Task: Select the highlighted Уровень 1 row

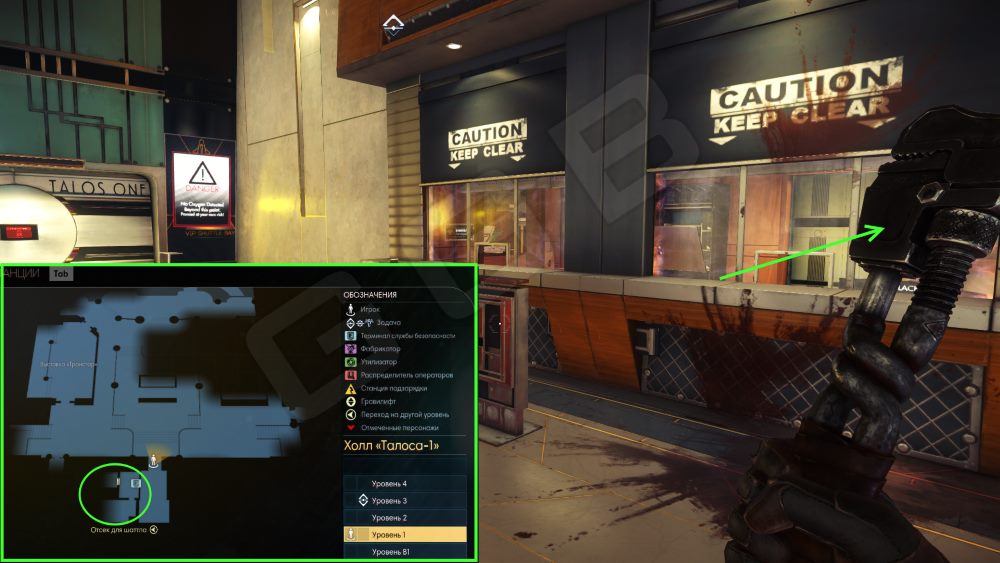Action: [404, 535]
